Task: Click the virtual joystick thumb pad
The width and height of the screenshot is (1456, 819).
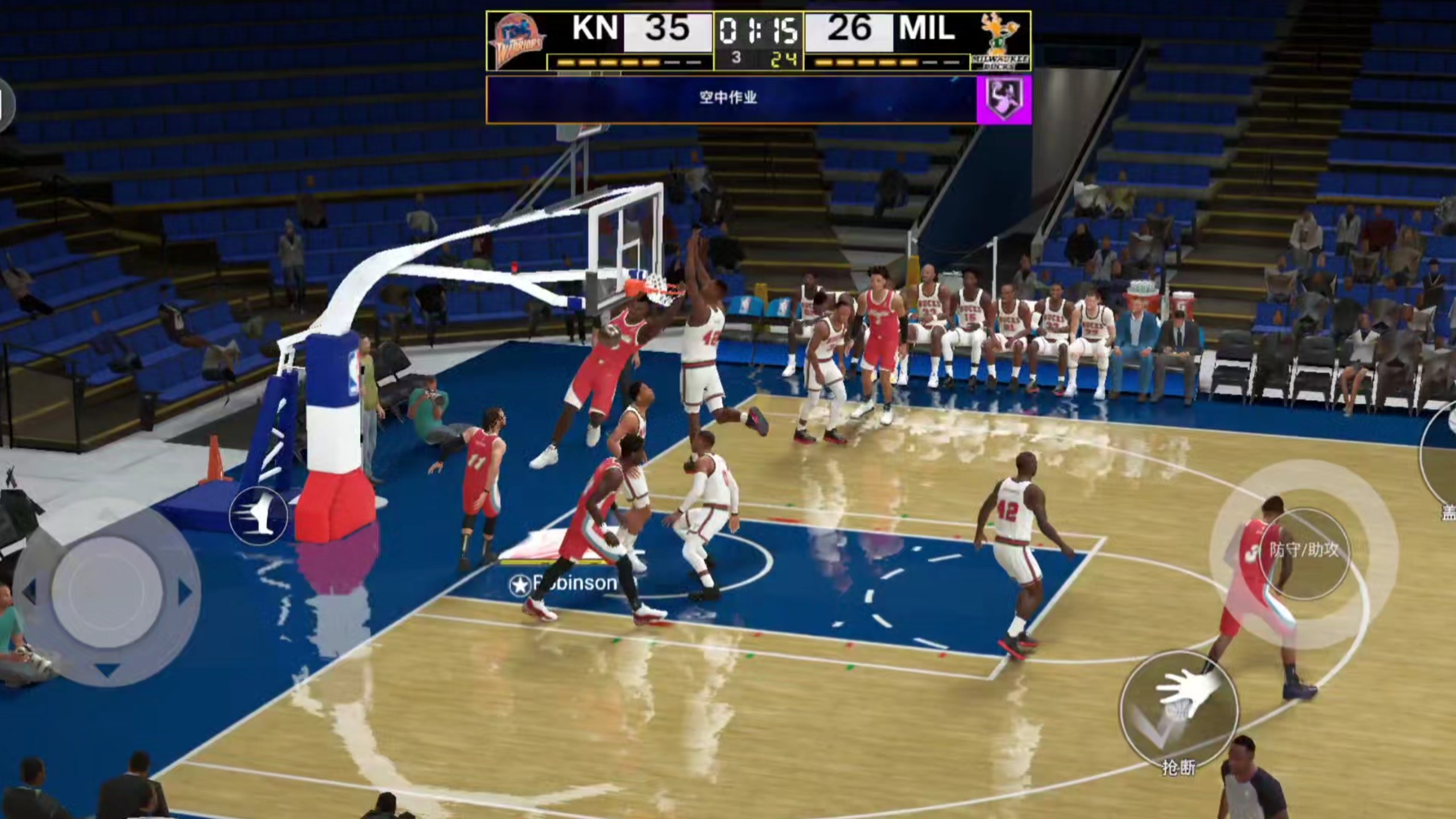Action: click(x=107, y=591)
